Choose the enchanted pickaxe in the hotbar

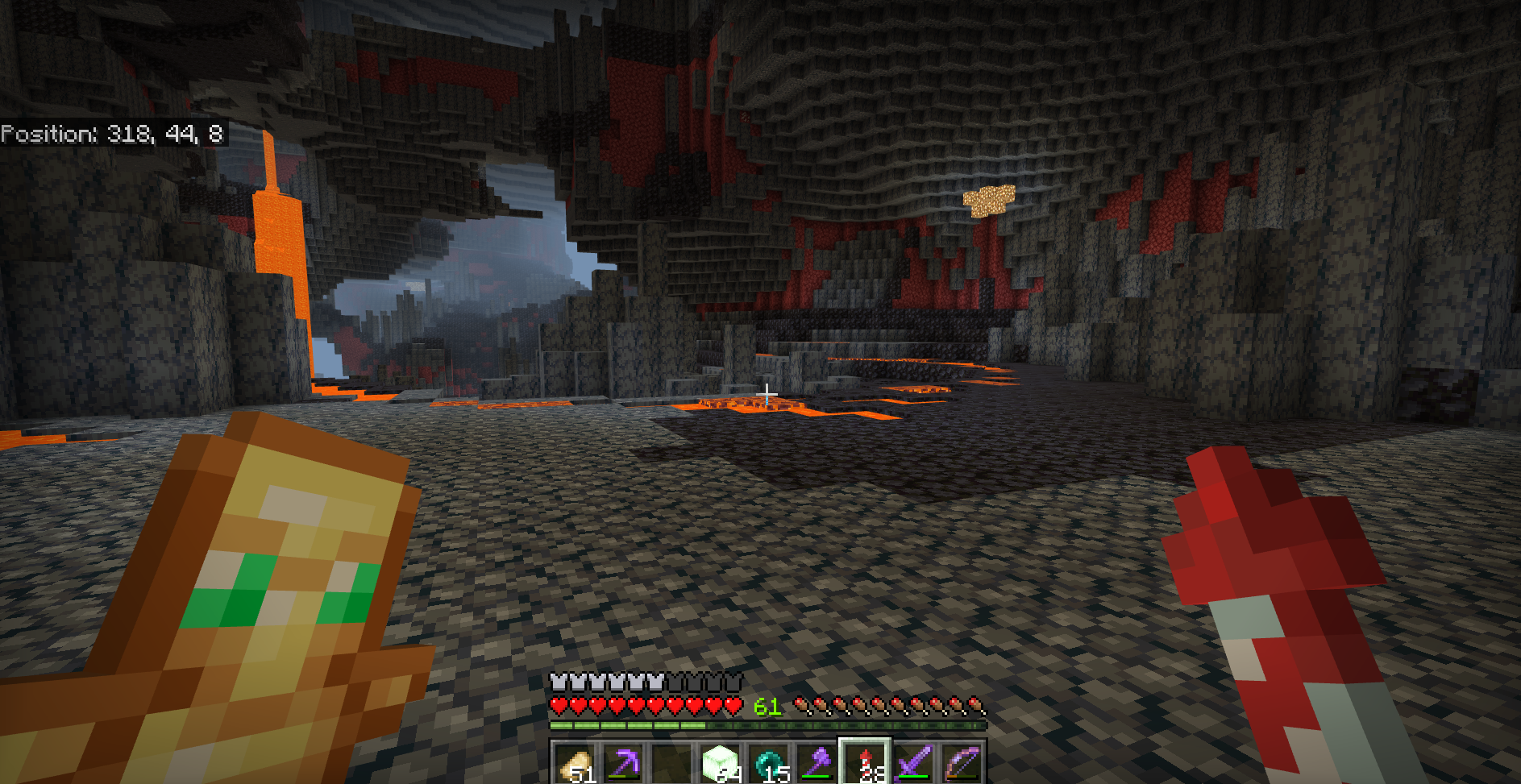point(624,762)
